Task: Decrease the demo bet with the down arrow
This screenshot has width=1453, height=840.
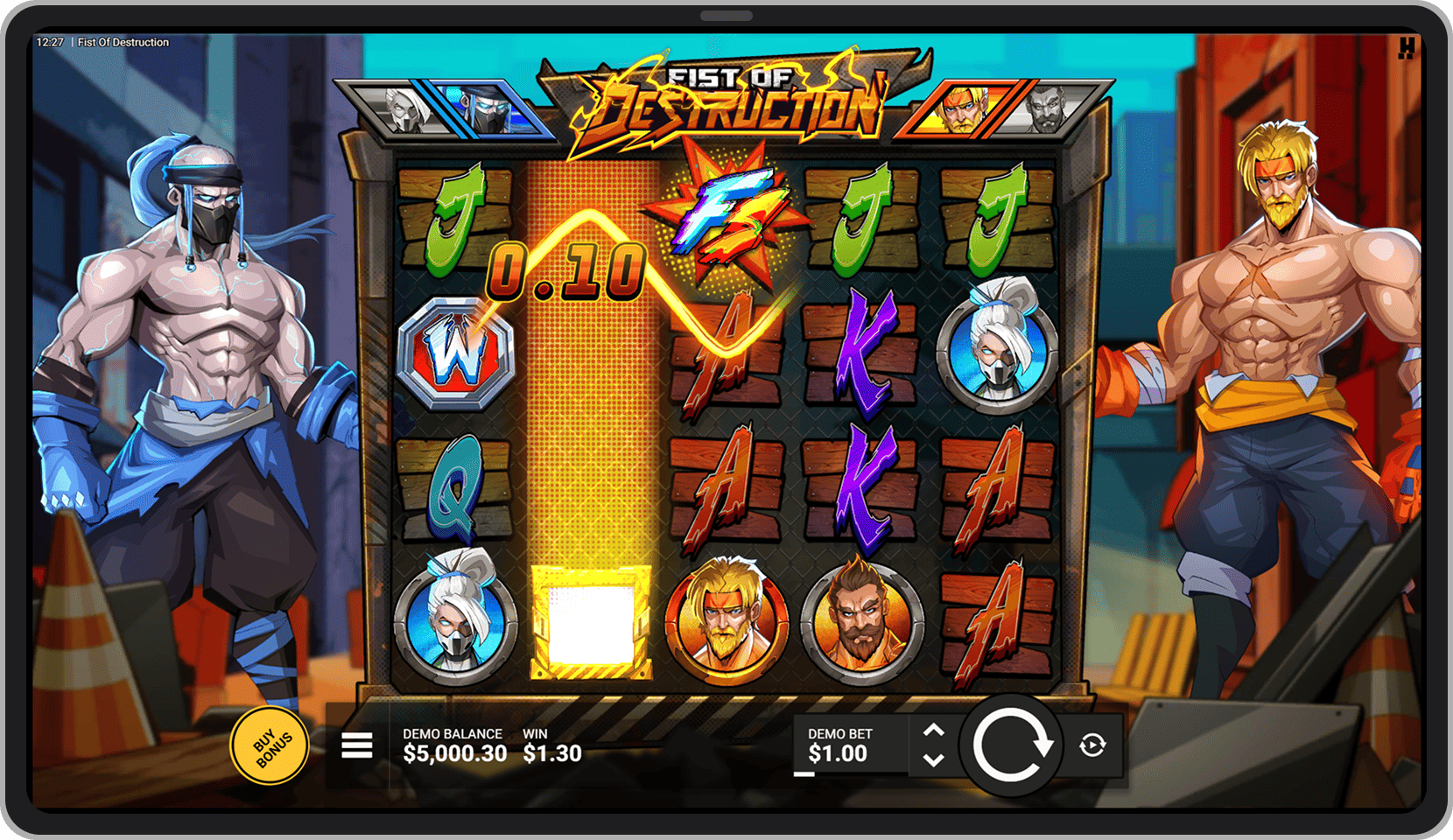Action: pyautogui.click(x=934, y=759)
